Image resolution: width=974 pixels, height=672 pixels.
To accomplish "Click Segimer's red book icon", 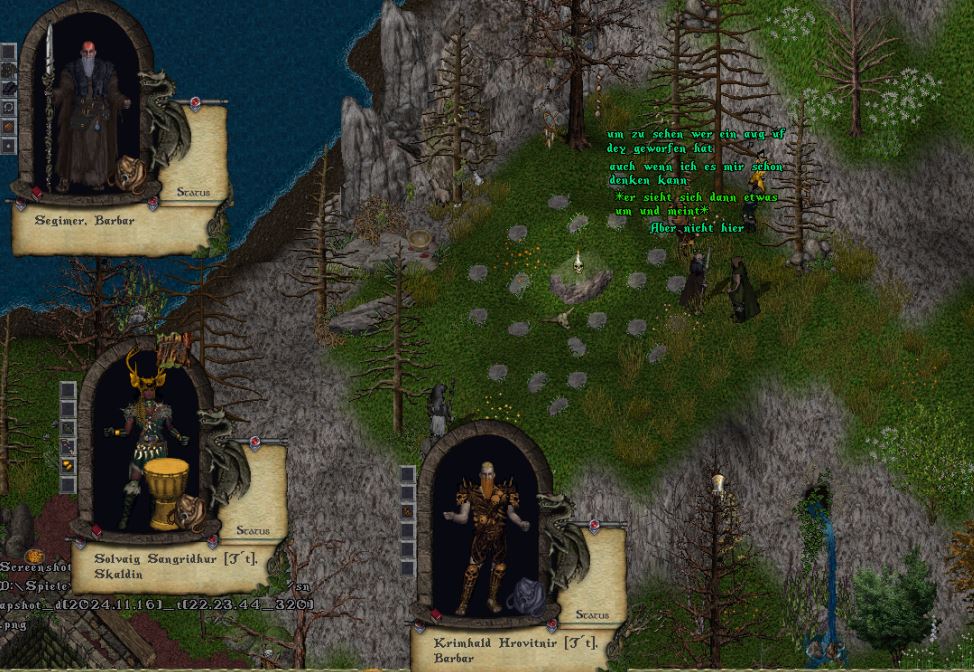I will coord(37,191).
